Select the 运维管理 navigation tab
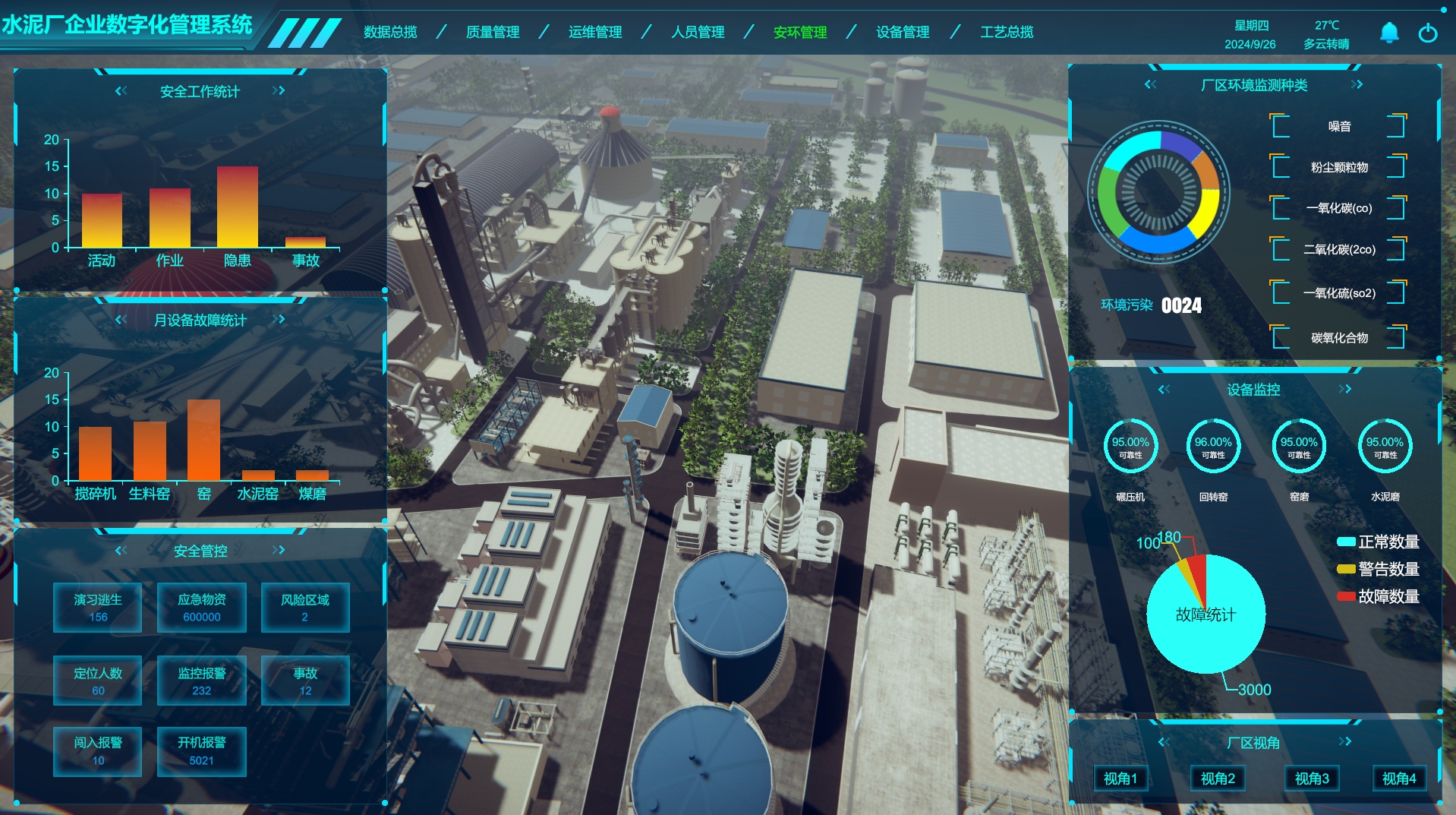This screenshot has width=1456, height=815. 595,32
